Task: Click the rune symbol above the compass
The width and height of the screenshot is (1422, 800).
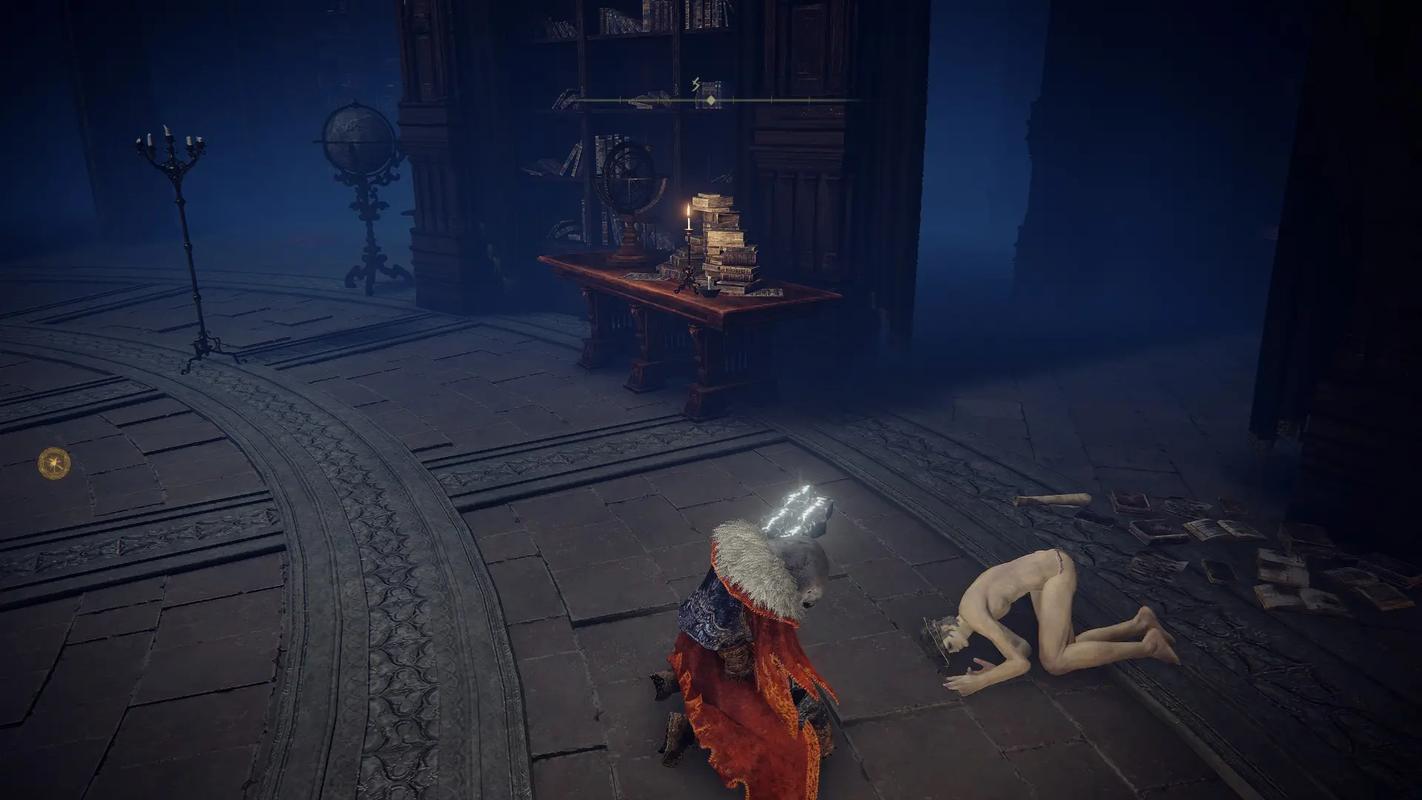Action: pos(696,84)
